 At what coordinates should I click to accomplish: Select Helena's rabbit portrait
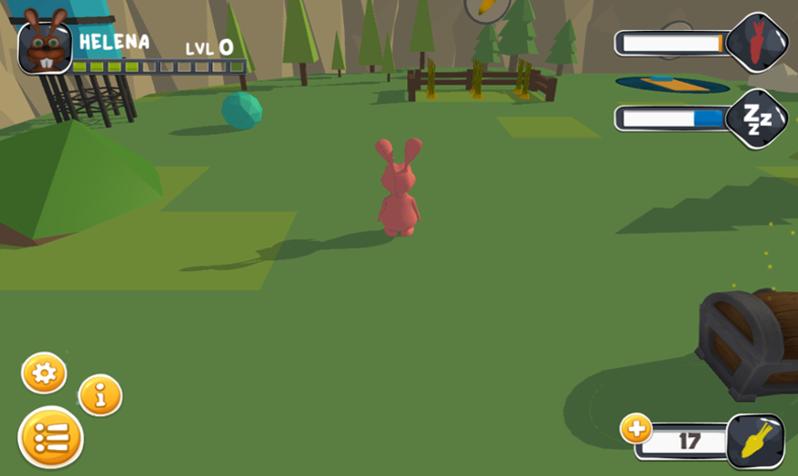coord(44,47)
